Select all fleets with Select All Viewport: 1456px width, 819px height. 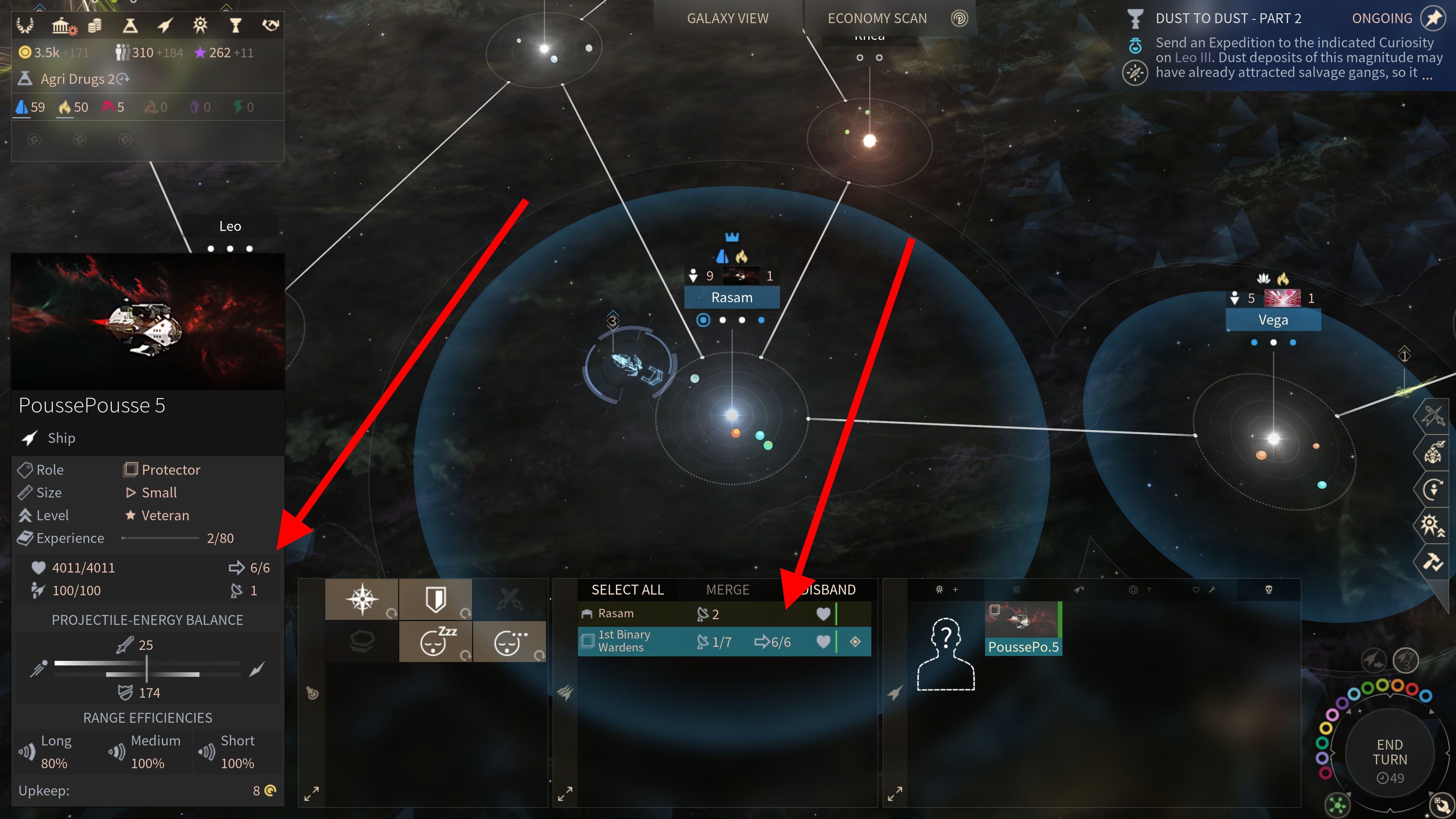pos(628,590)
